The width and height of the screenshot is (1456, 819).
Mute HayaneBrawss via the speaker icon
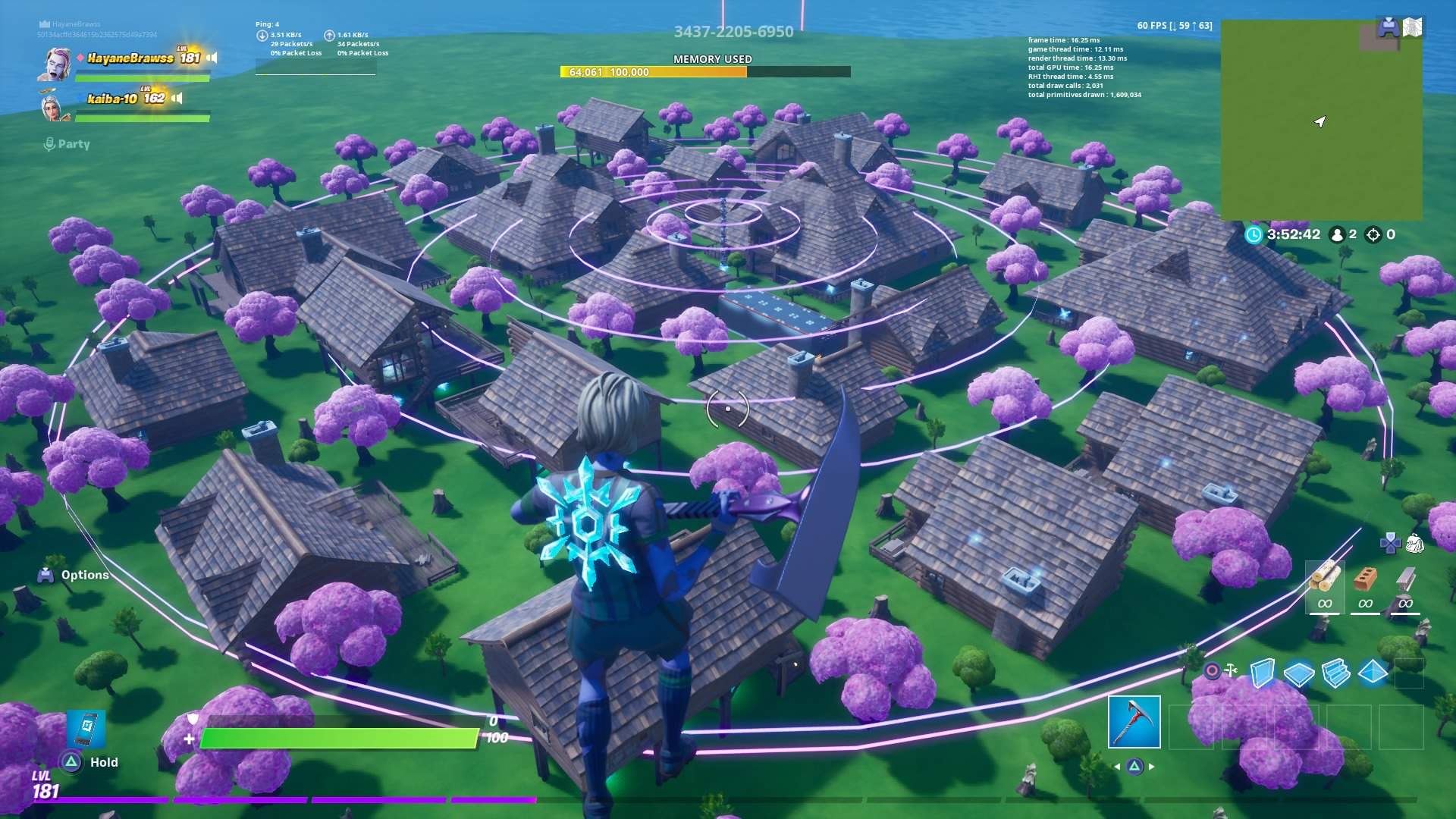point(212,59)
